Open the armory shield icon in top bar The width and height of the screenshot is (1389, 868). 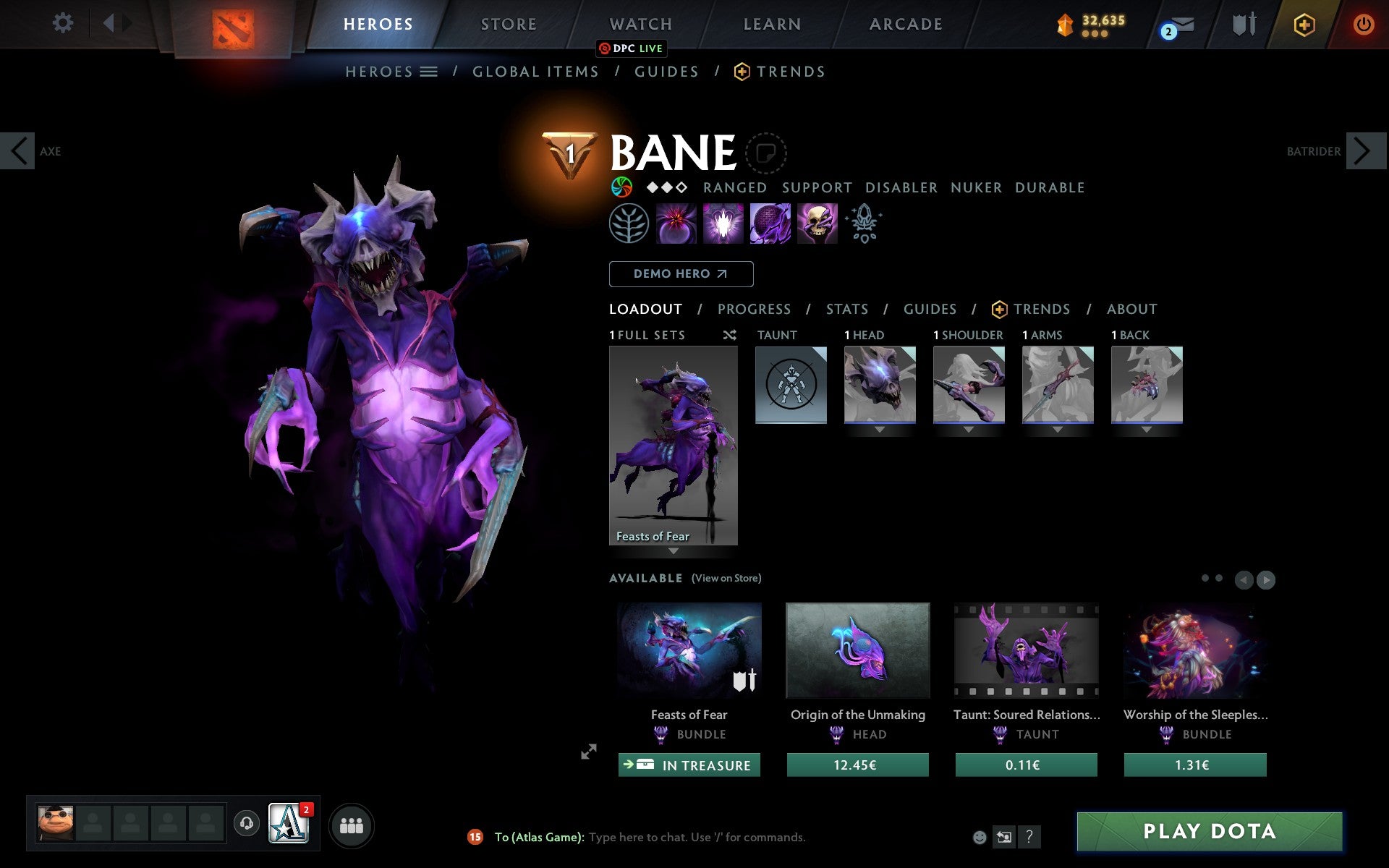click(1243, 23)
